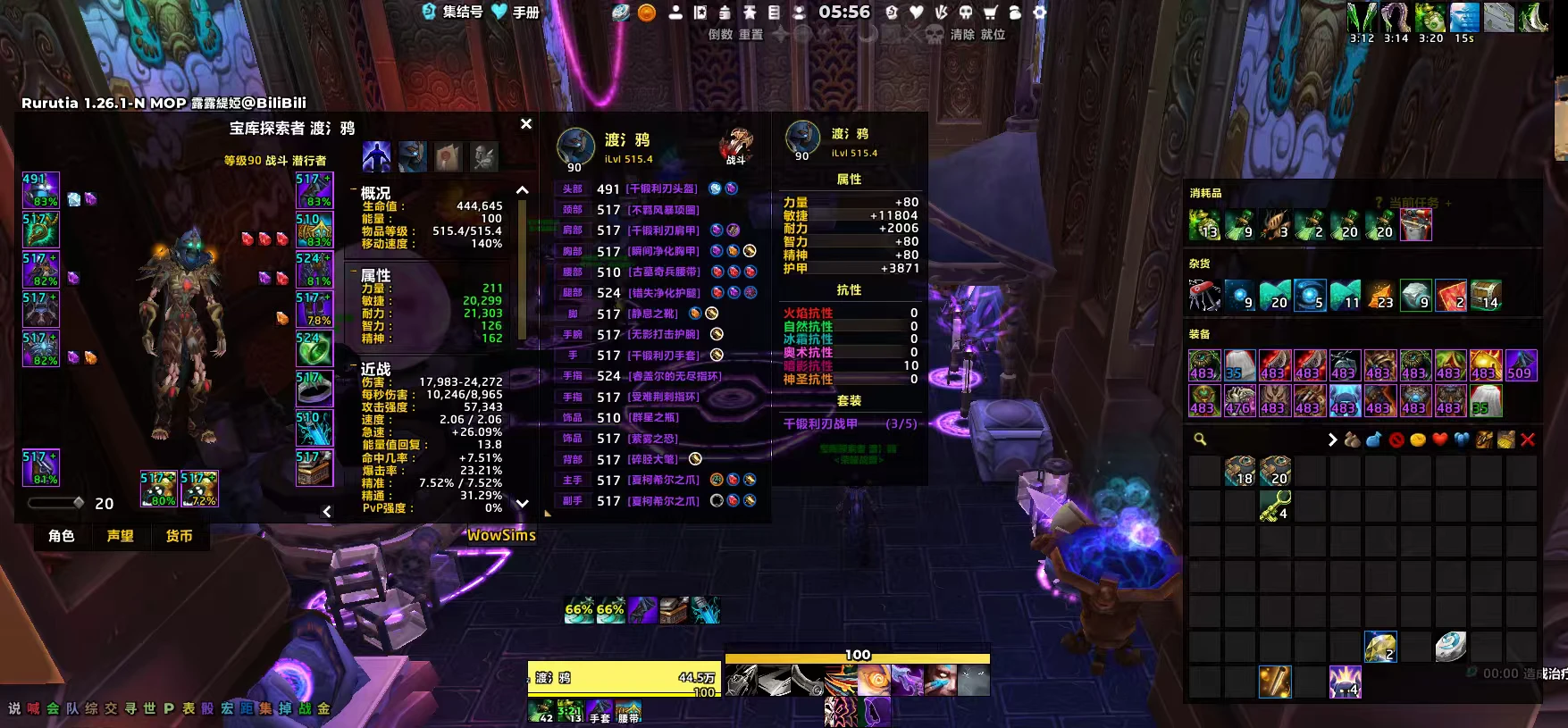Click the 就位 ready check button
Viewport: 1568px width, 728px height.
[993, 35]
